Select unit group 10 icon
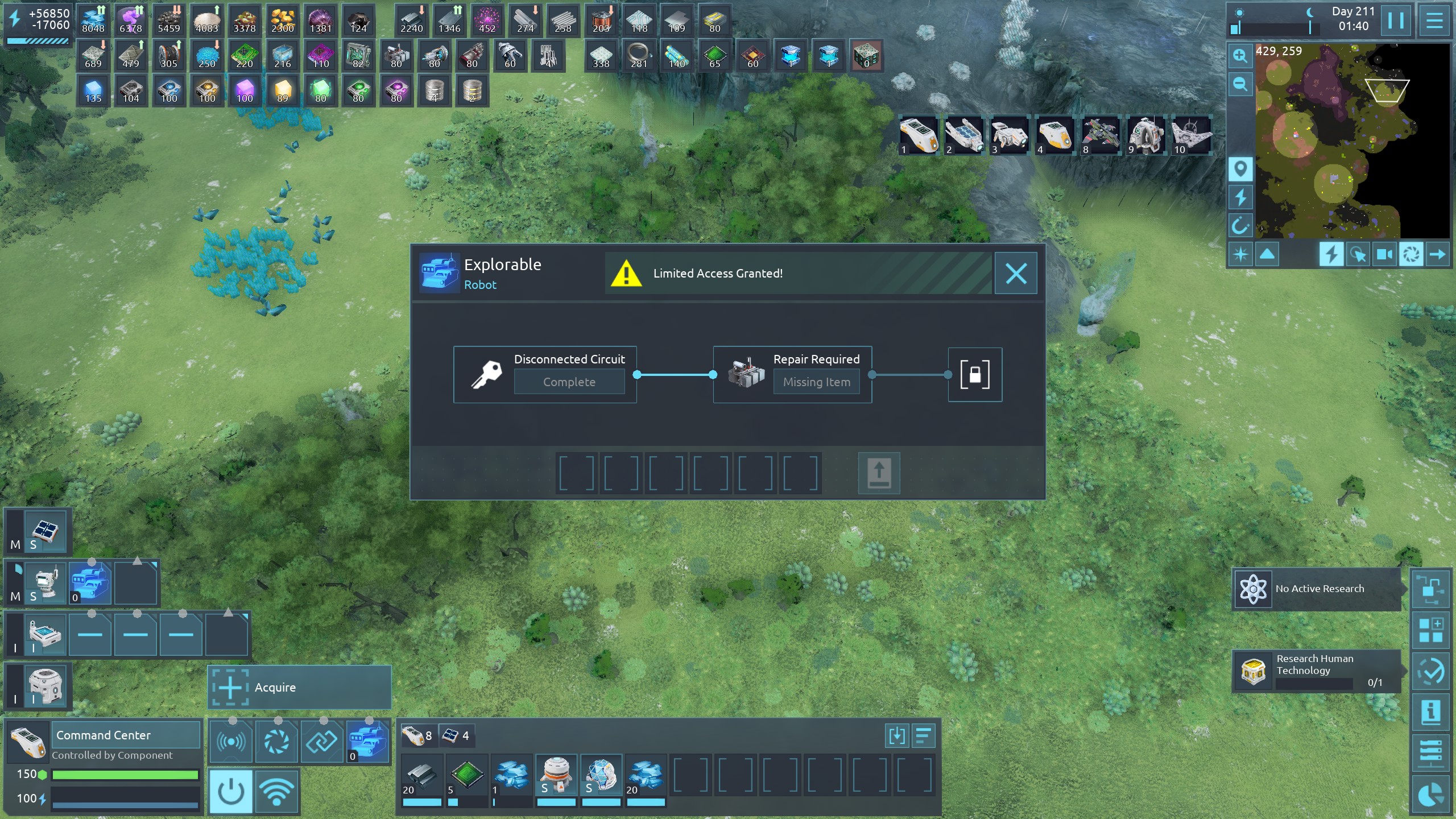This screenshot has height=819, width=1456. (x=1191, y=135)
